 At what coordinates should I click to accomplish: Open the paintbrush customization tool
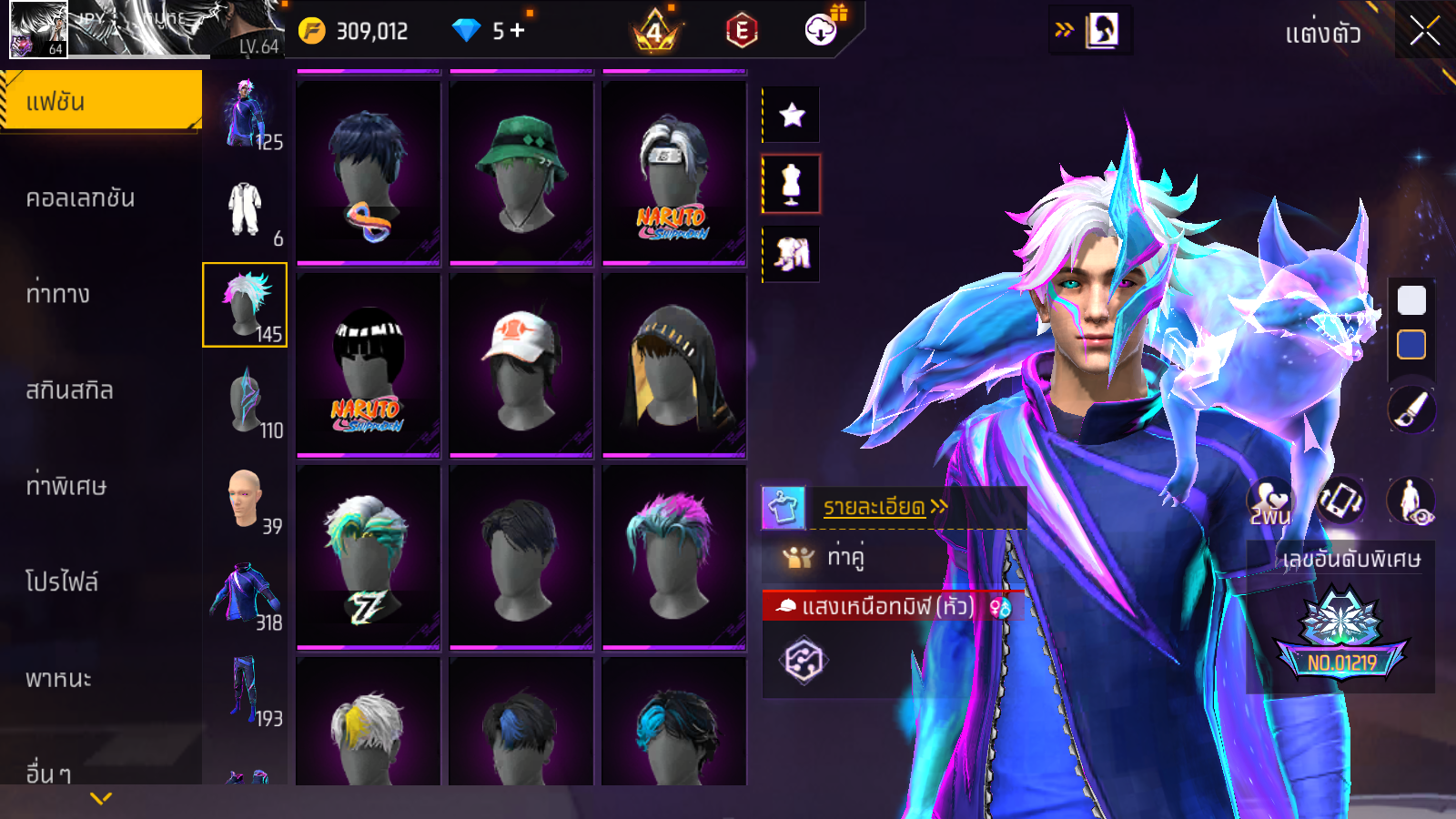point(1411,409)
